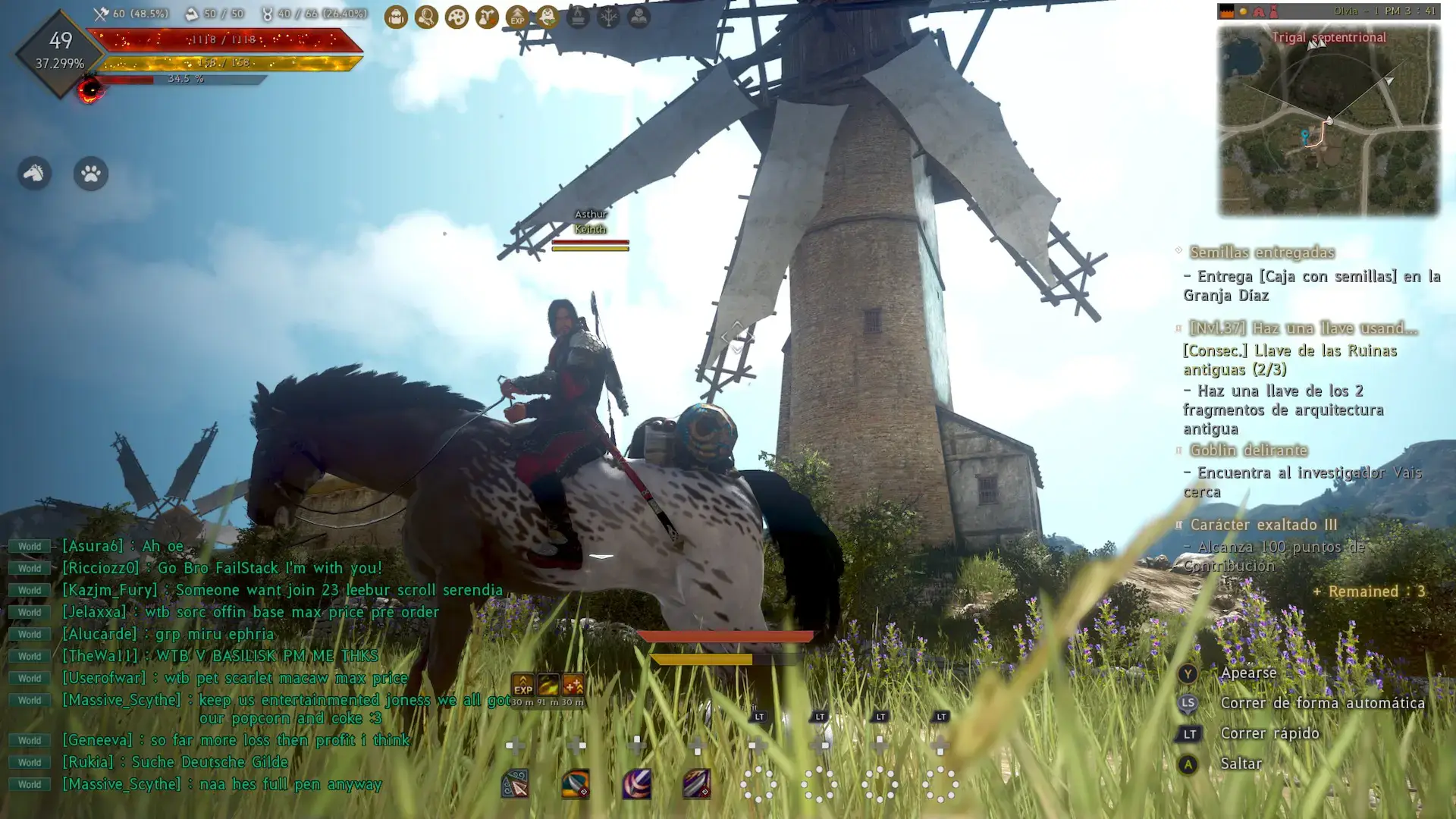Select the horse head icon on the left
Screen dimensions: 1456x819
[33, 173]
